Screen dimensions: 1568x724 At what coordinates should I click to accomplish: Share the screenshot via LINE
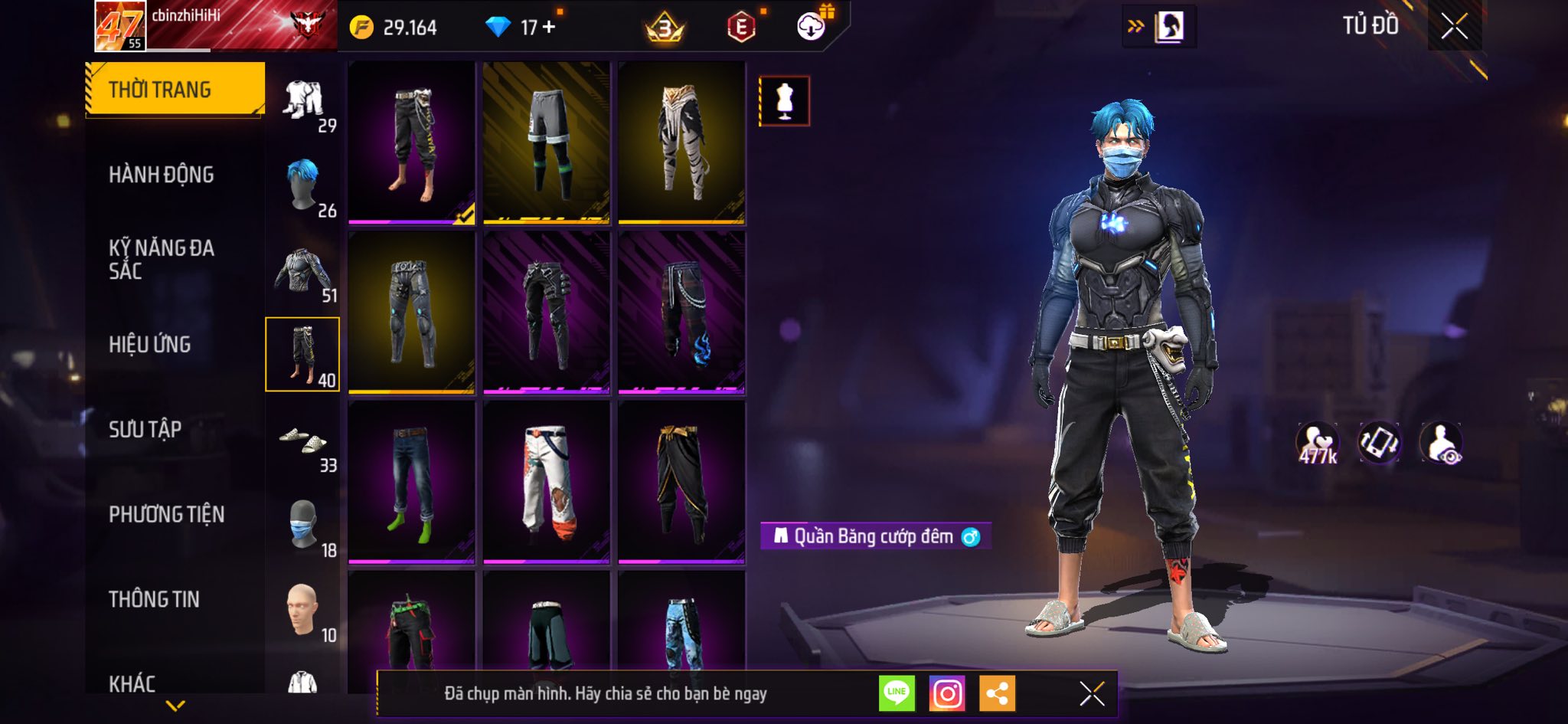[x=897, y=694]
